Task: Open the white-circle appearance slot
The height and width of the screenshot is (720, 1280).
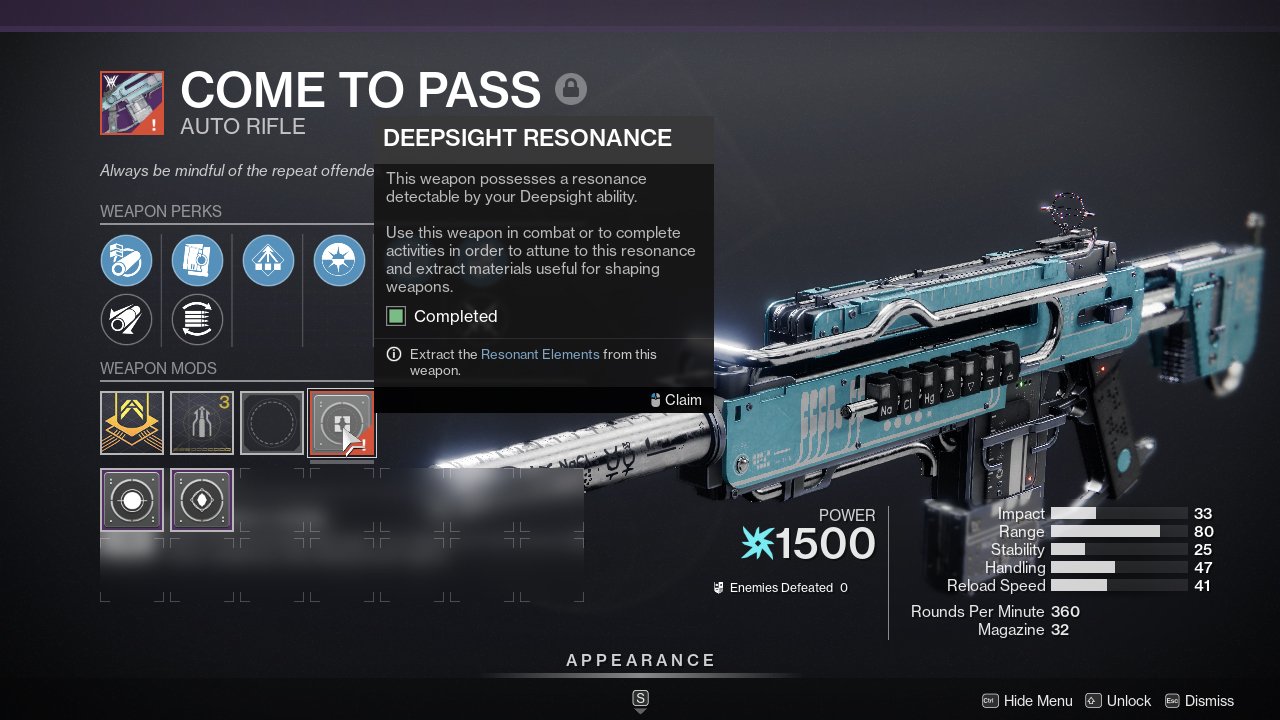Action: click(x=132, y=500)
